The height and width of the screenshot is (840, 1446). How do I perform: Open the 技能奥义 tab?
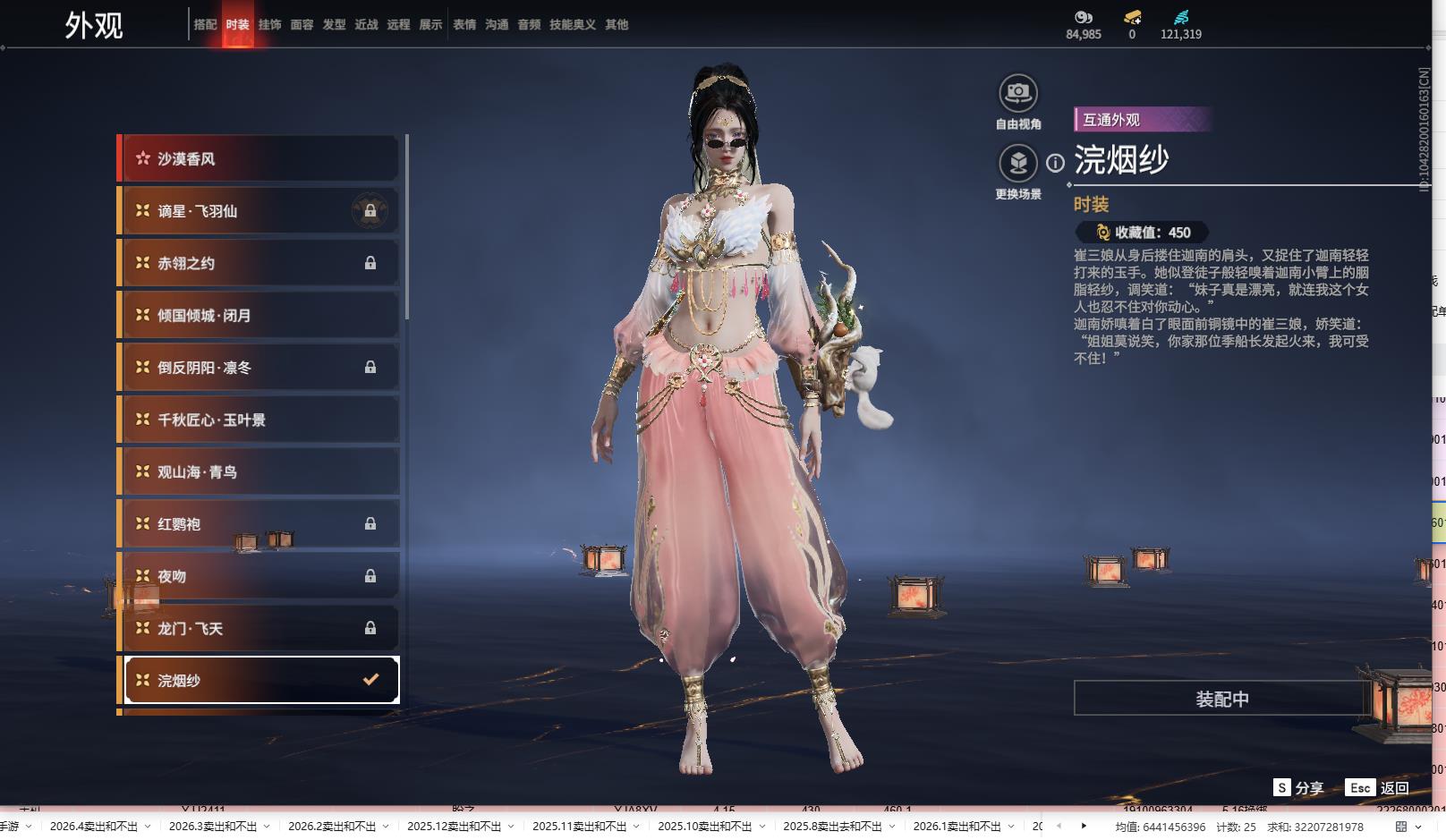[x=572, y=25]
